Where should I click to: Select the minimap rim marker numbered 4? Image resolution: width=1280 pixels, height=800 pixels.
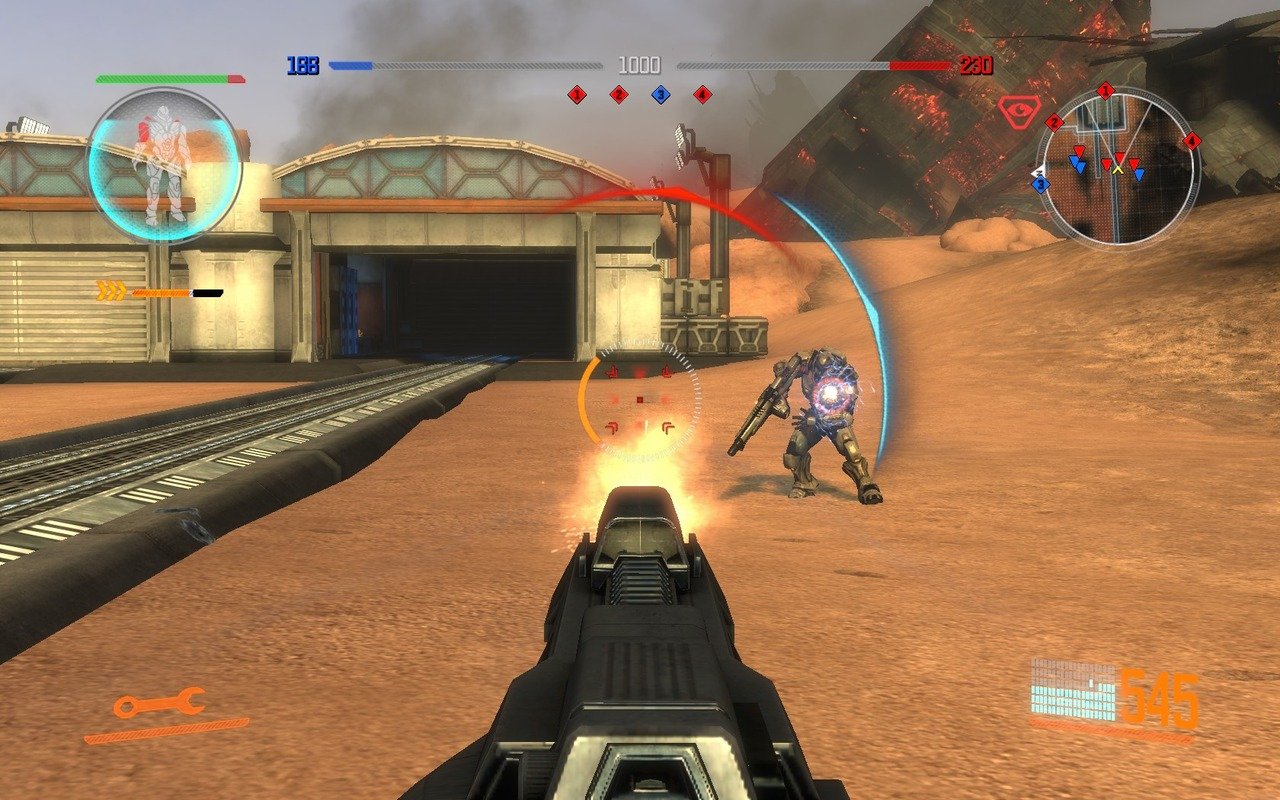coord(1191,141)
